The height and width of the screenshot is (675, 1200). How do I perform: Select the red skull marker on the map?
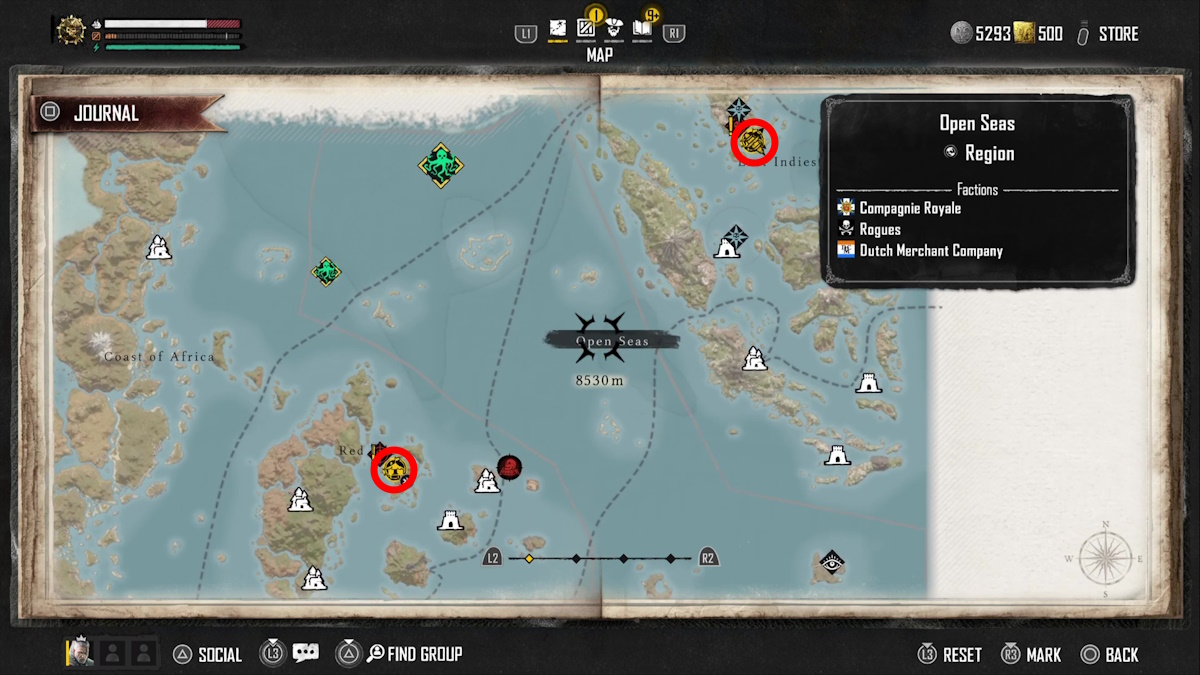click(510, 467)
